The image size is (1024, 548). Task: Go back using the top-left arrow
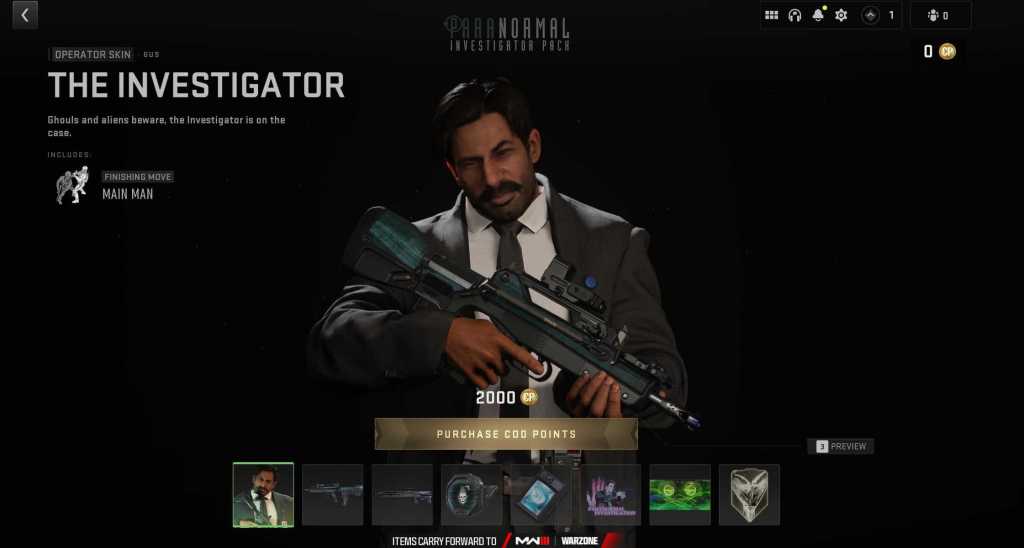pyautogui.click(x=24, y=15)
